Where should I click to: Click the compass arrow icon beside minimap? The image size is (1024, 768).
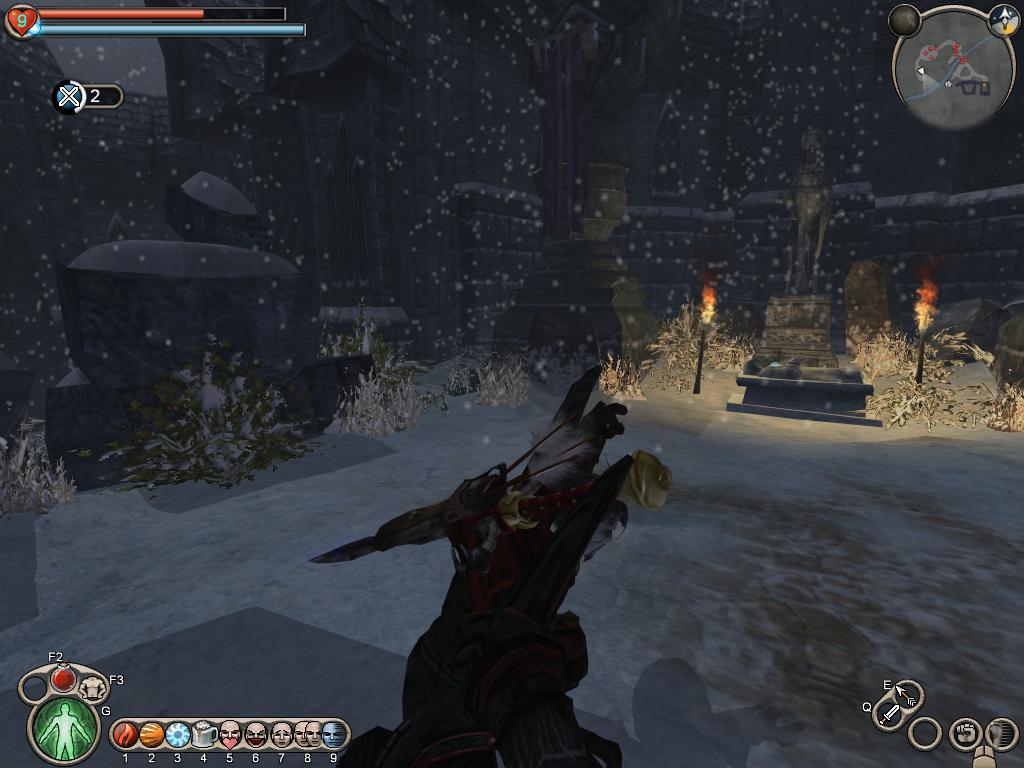tap(1002, 19)
